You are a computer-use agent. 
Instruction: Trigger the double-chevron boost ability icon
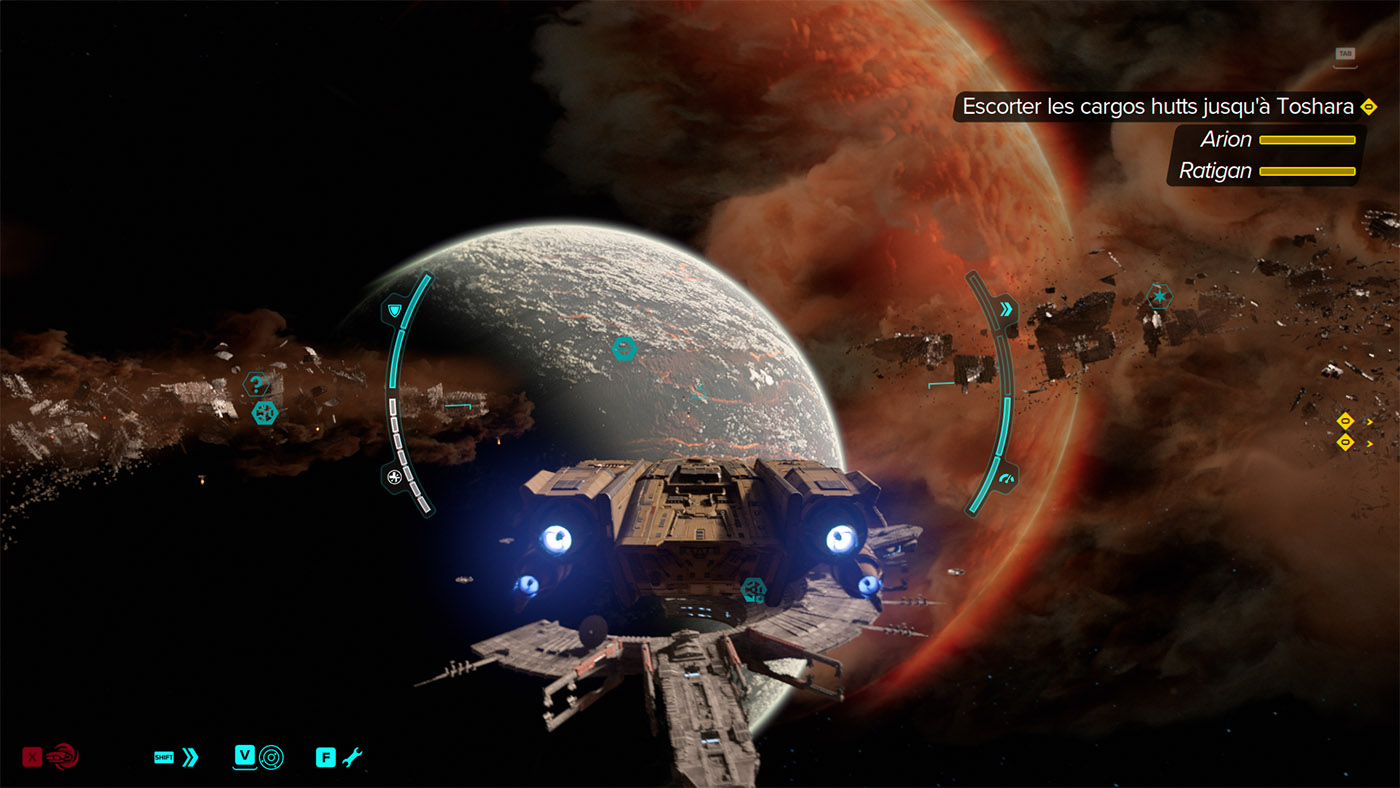[190, 757]
